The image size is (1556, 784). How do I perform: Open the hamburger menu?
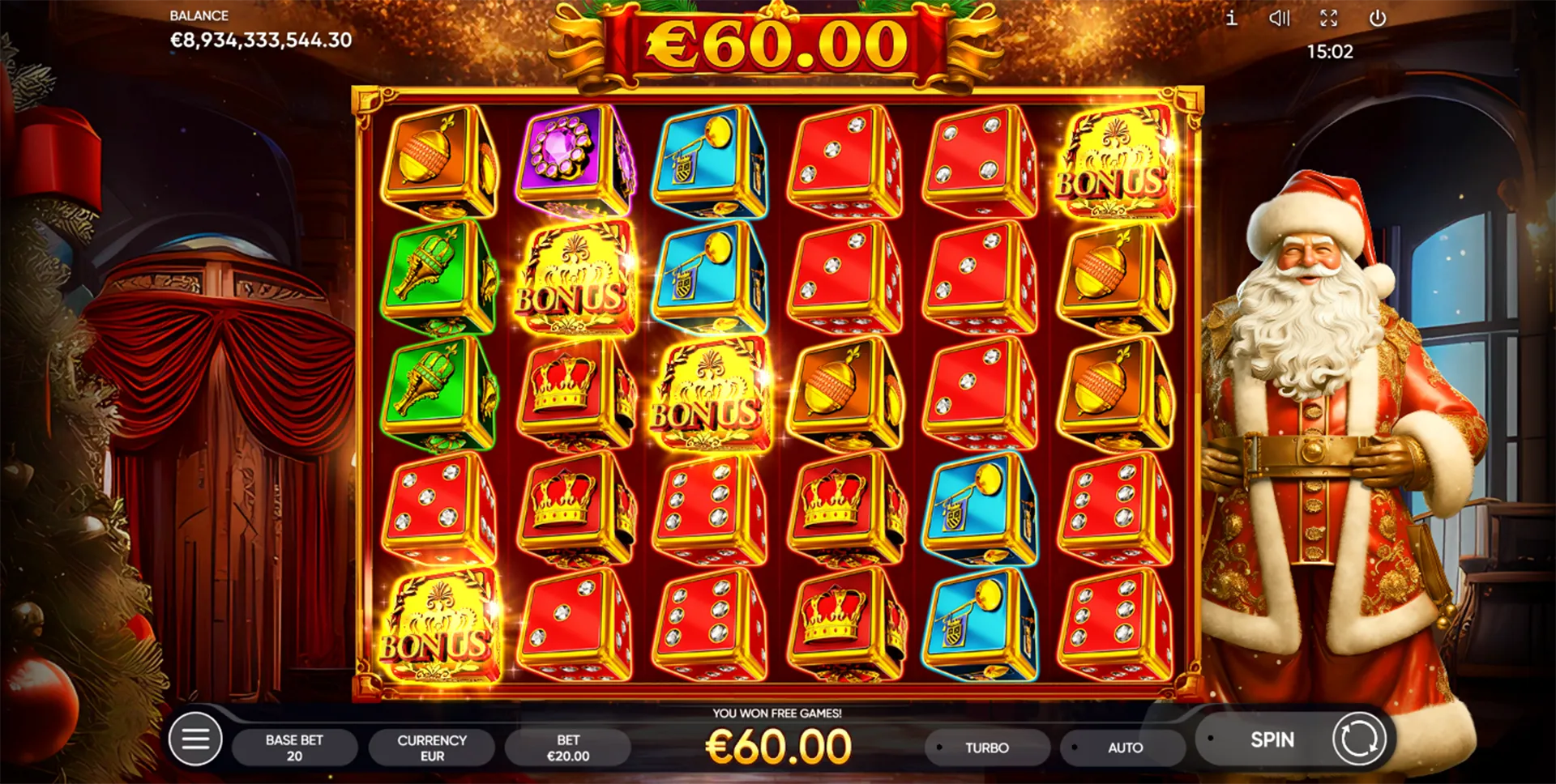[195, 739]
